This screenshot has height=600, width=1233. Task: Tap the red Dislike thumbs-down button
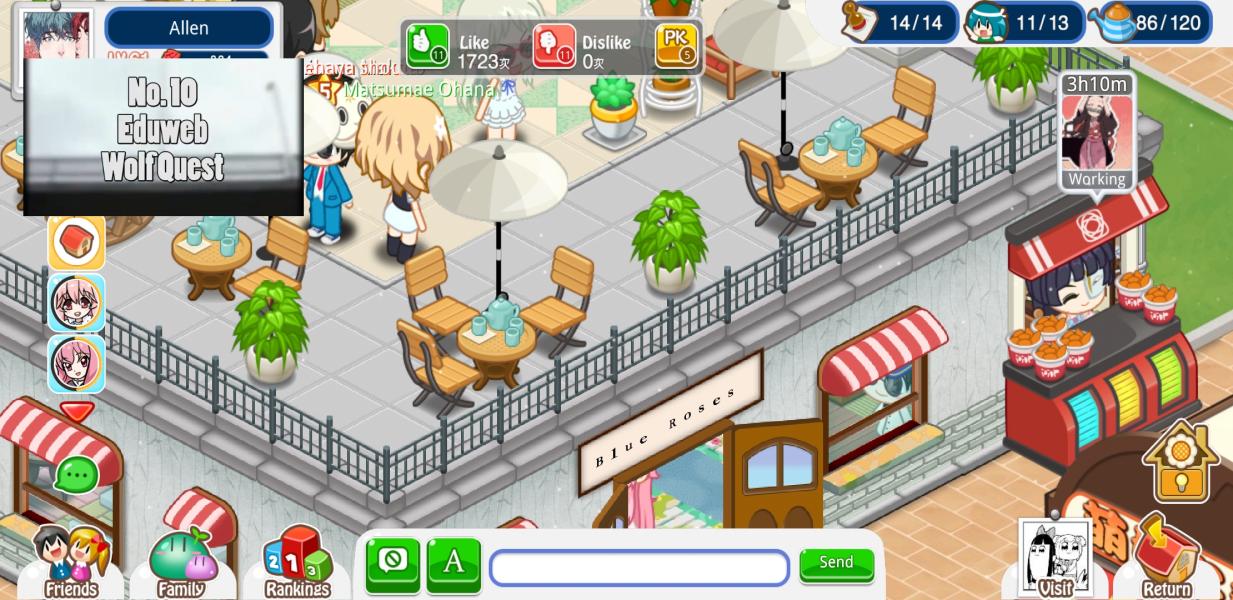(553, 46)
